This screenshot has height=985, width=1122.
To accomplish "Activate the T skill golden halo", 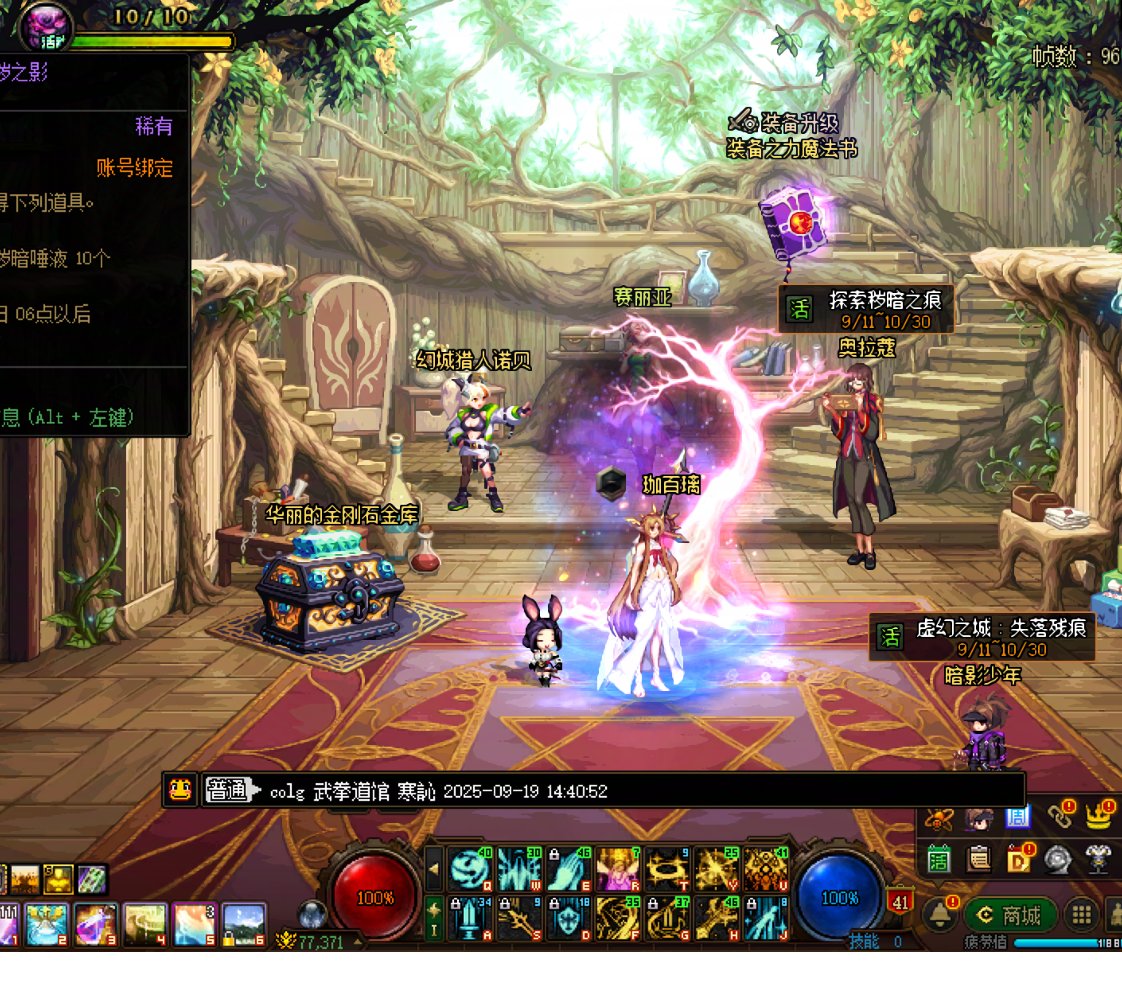I will [667, 869].
